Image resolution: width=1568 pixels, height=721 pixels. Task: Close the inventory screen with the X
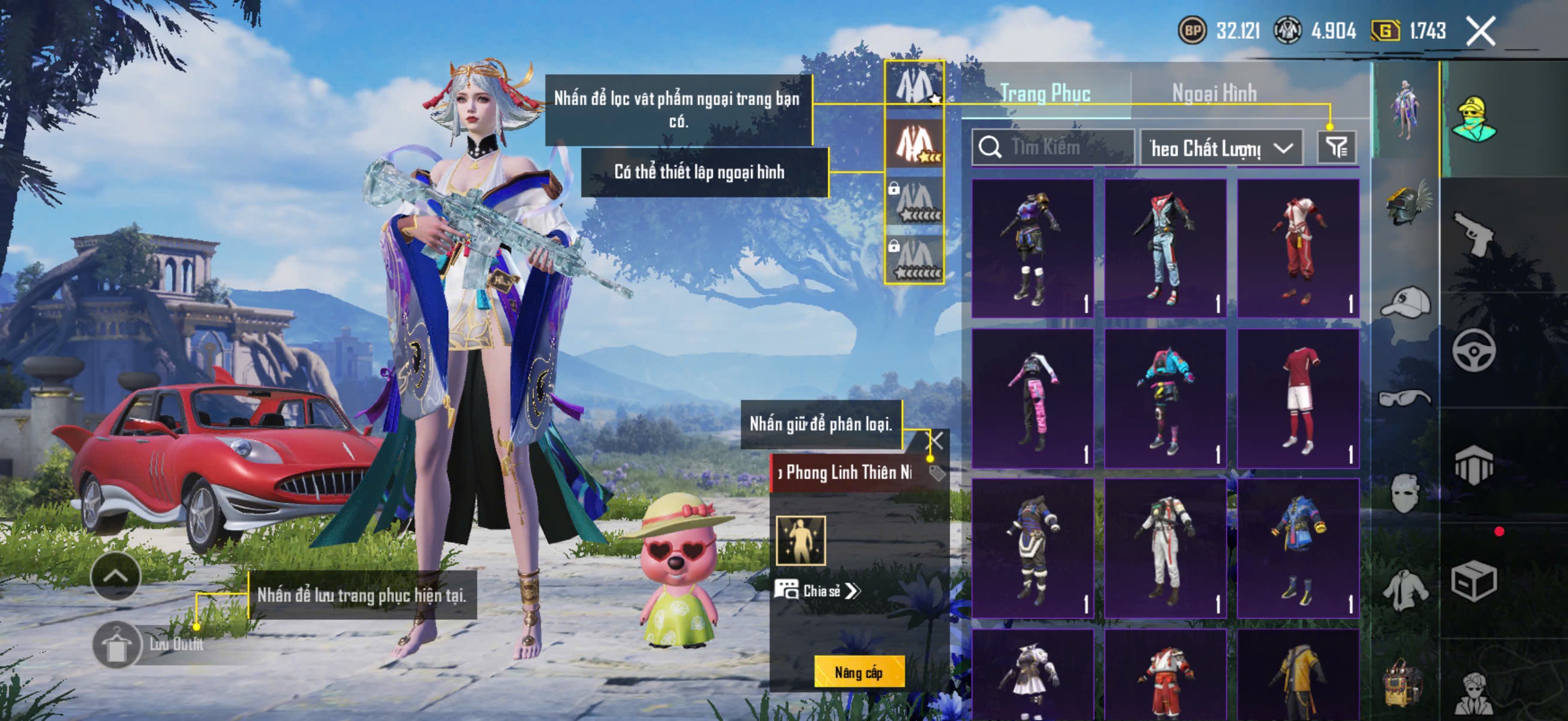(1480, 31)
